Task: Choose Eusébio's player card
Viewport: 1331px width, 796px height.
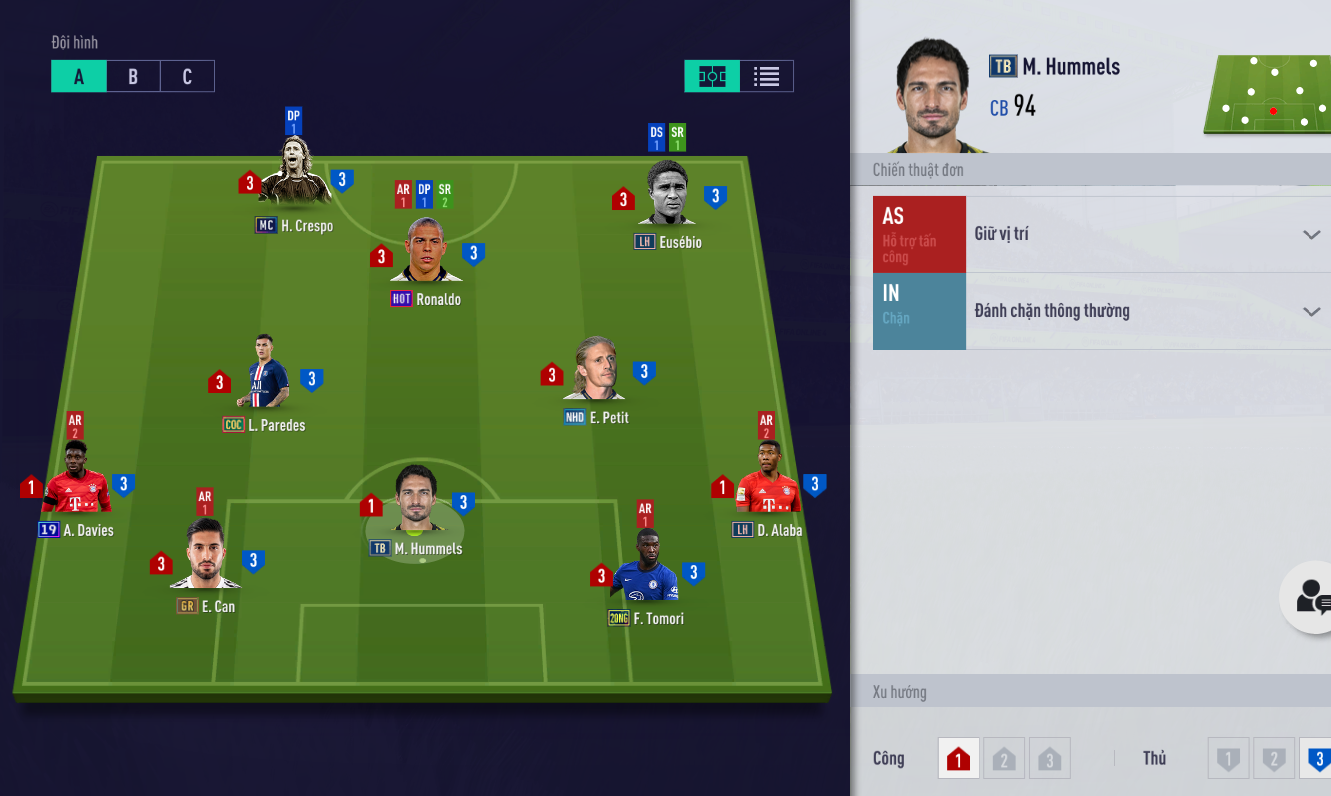Action: [x=668, y=196]
